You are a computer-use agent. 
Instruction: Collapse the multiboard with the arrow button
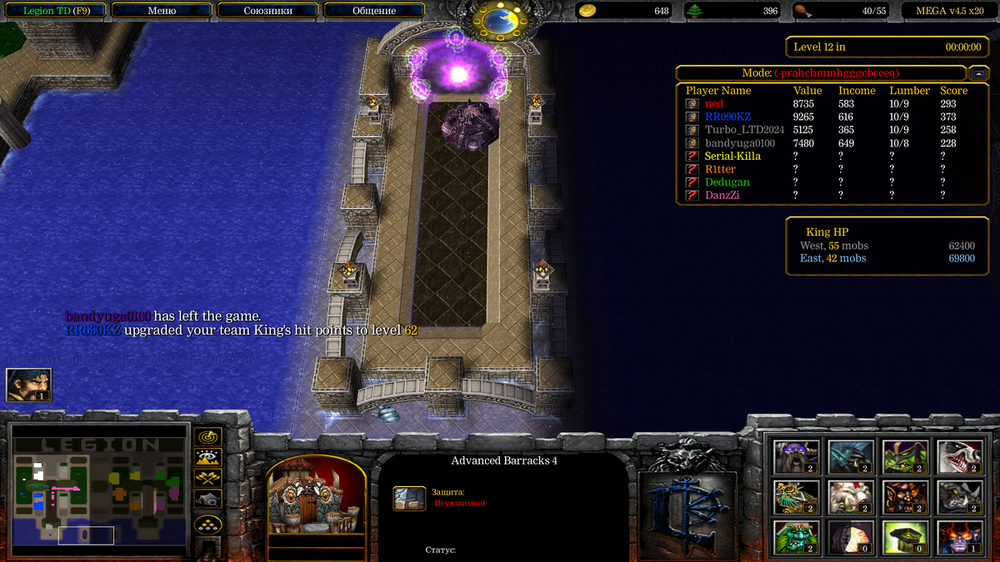[979, 73]
